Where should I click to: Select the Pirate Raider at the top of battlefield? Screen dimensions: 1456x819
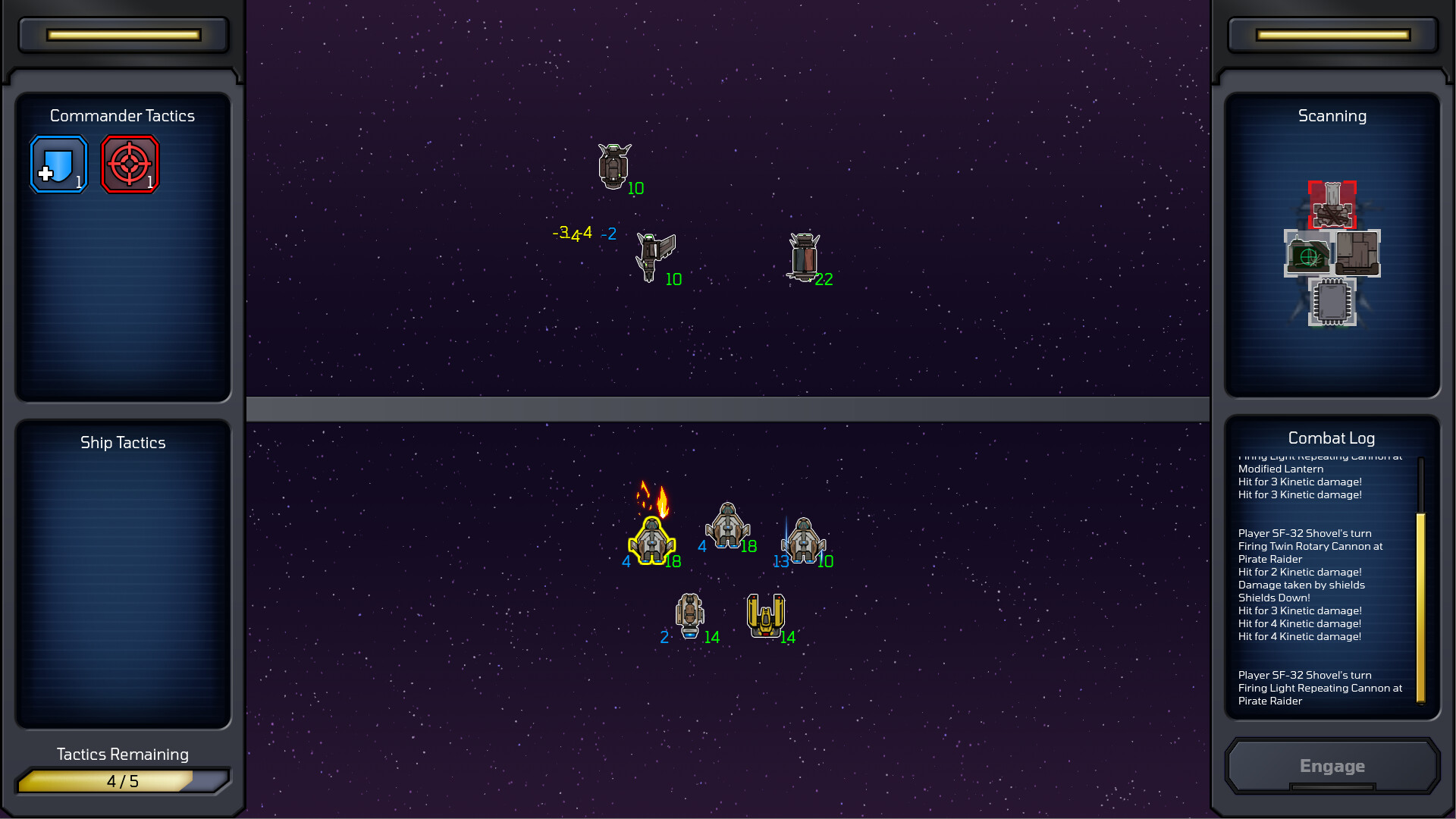tap(613, 165)
